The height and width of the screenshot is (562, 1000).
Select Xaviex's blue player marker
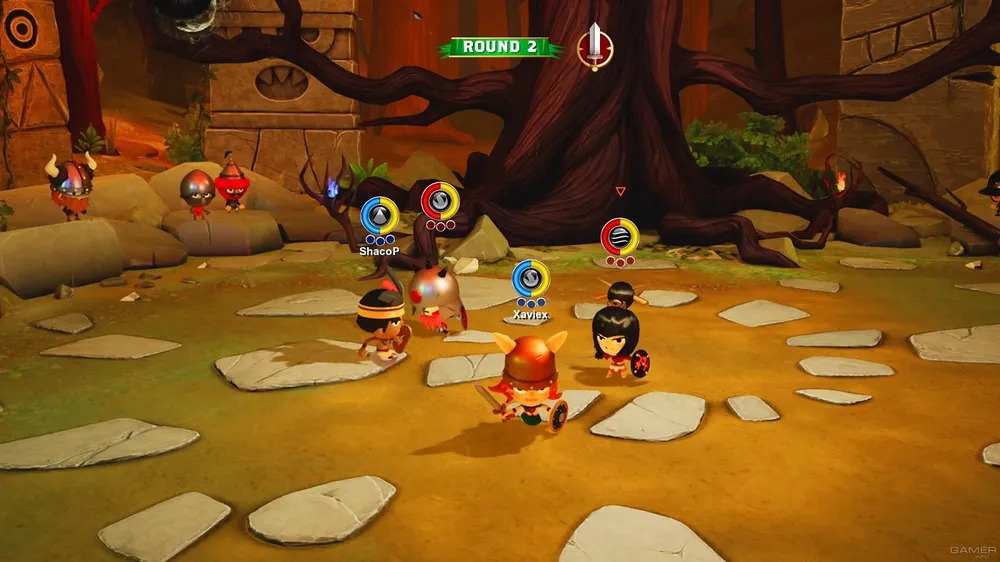pyautogui.click(x=530, y=279)
